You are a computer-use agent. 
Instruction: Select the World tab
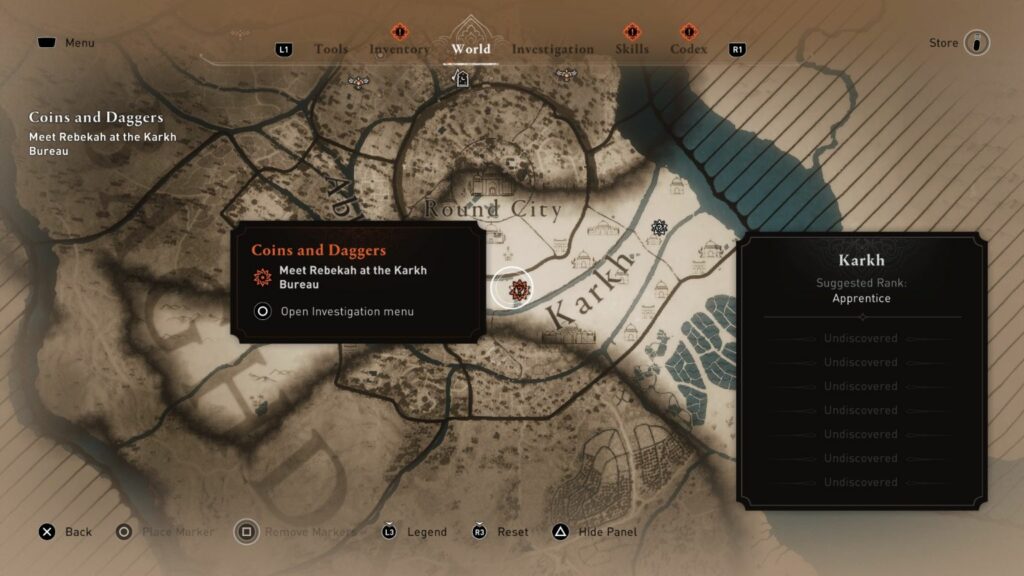(471, 49)
